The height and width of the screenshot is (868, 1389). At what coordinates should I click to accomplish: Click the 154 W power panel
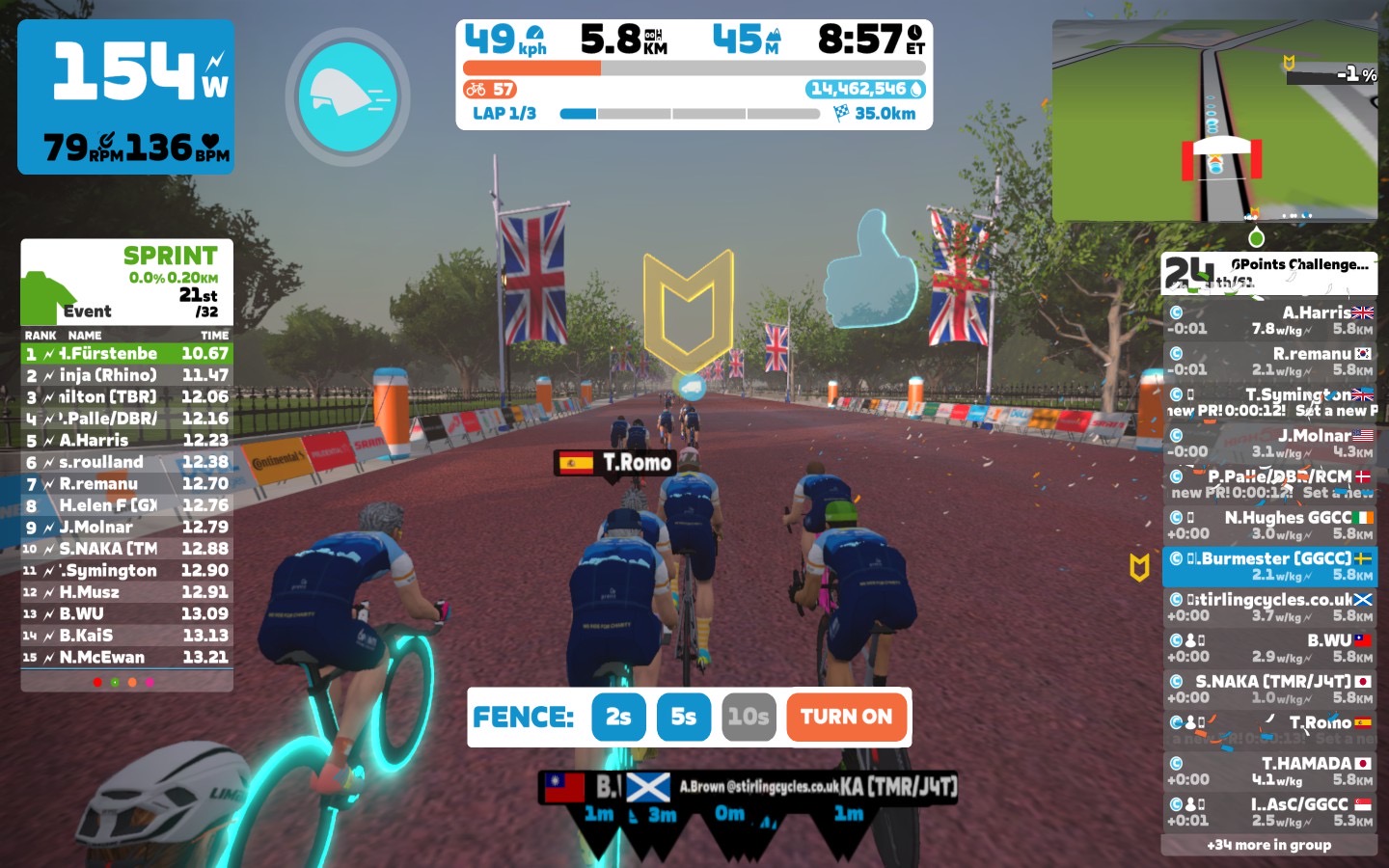pyautogui.click(x=125, y=96)
